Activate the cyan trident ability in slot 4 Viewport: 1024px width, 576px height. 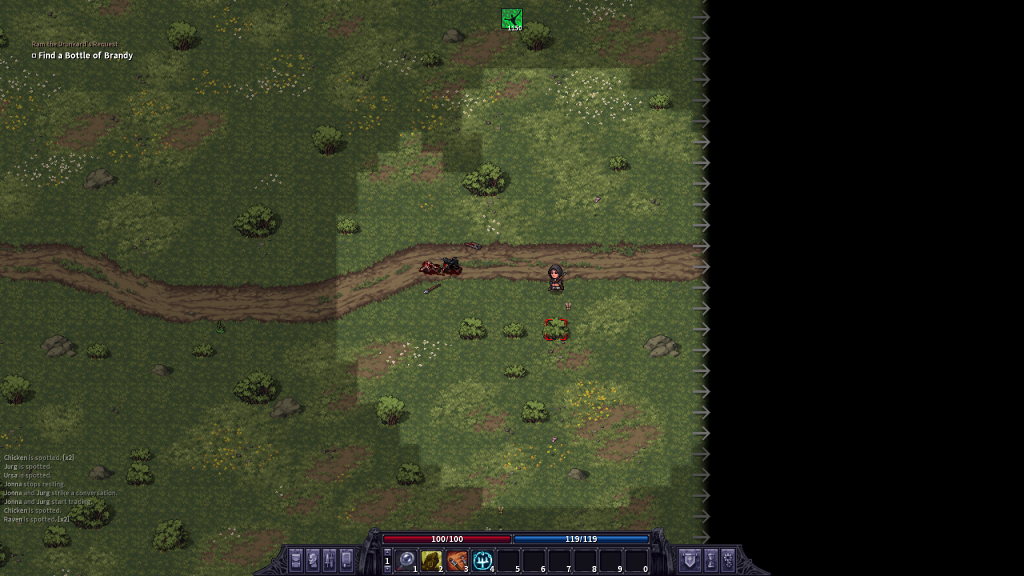click(x=483, y=560)
